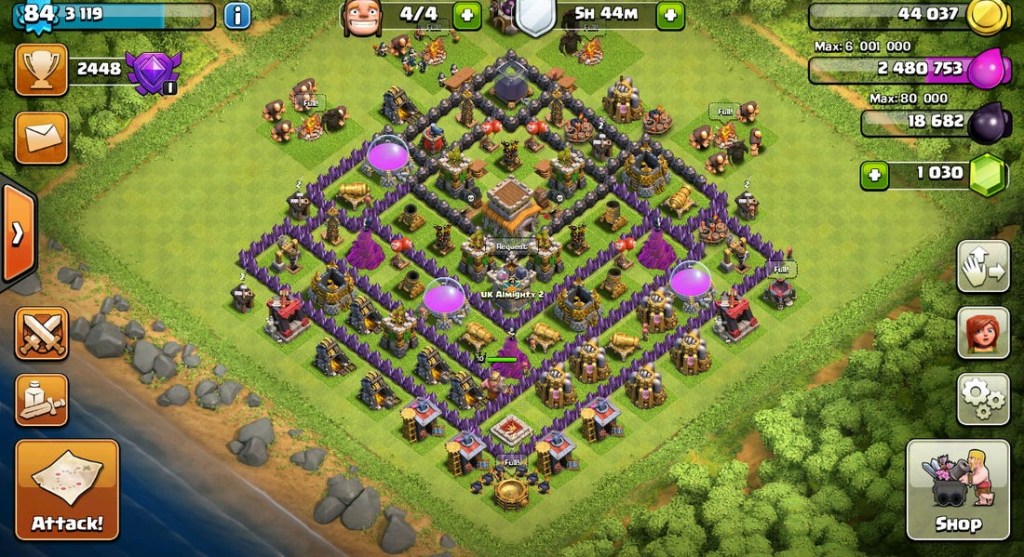This screenshot has width=1024, height=557.
Task: Open the trophy leaderboard button
Action: pos(41,69)
